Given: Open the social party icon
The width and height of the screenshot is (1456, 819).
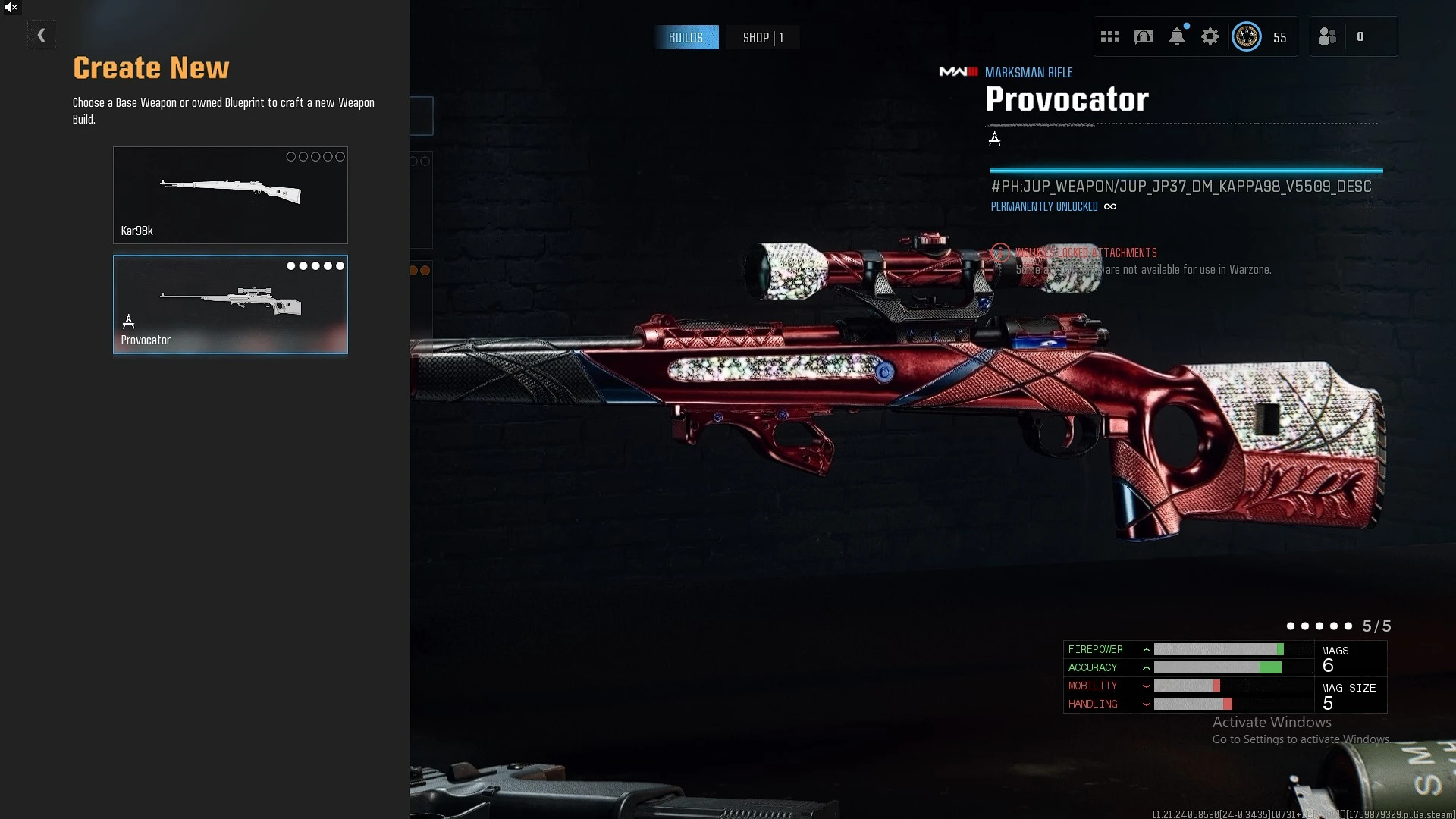Looking at the screenshot, I should 1328,36.
